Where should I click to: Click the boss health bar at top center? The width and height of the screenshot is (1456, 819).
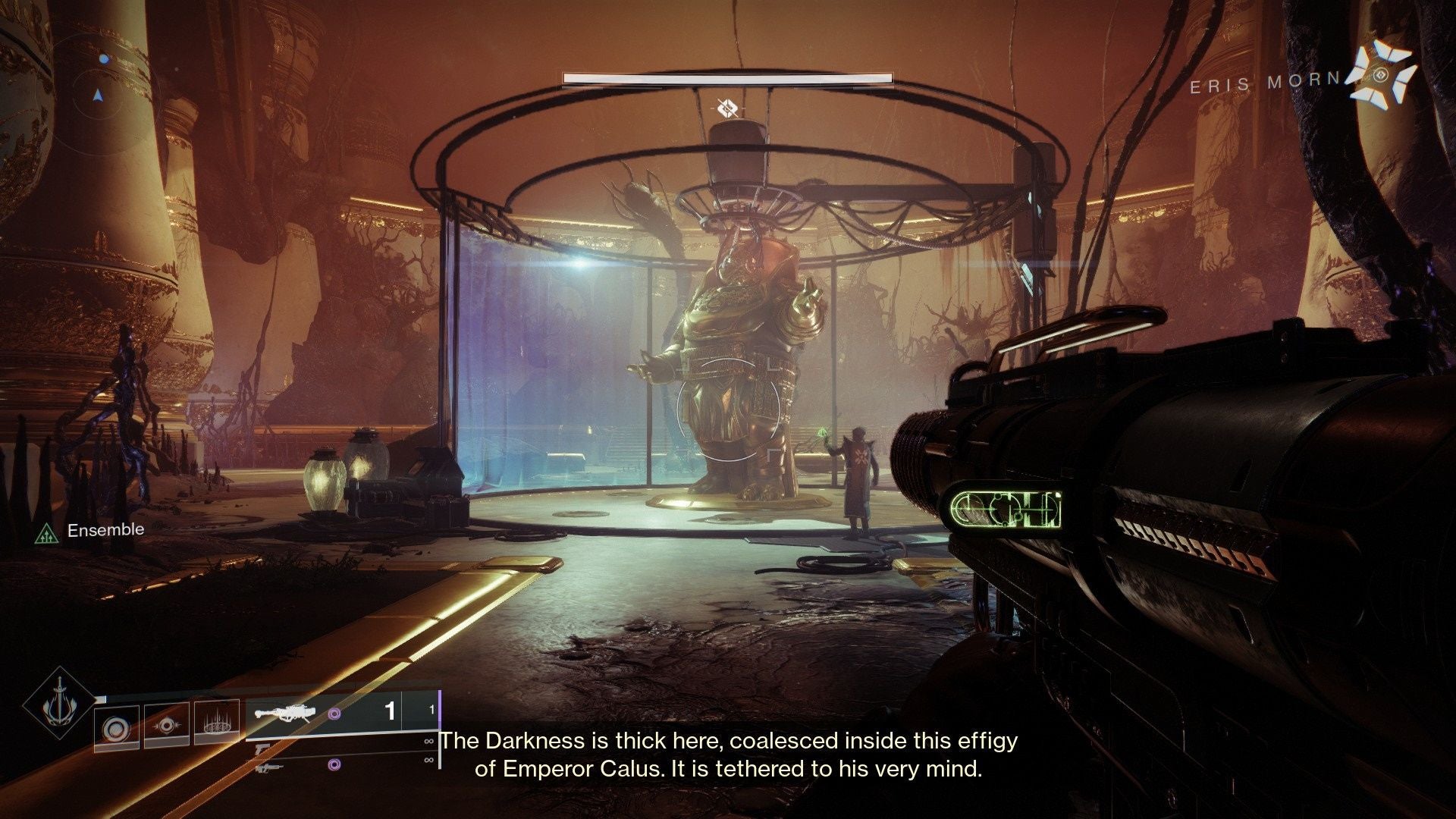pos(728,78)
